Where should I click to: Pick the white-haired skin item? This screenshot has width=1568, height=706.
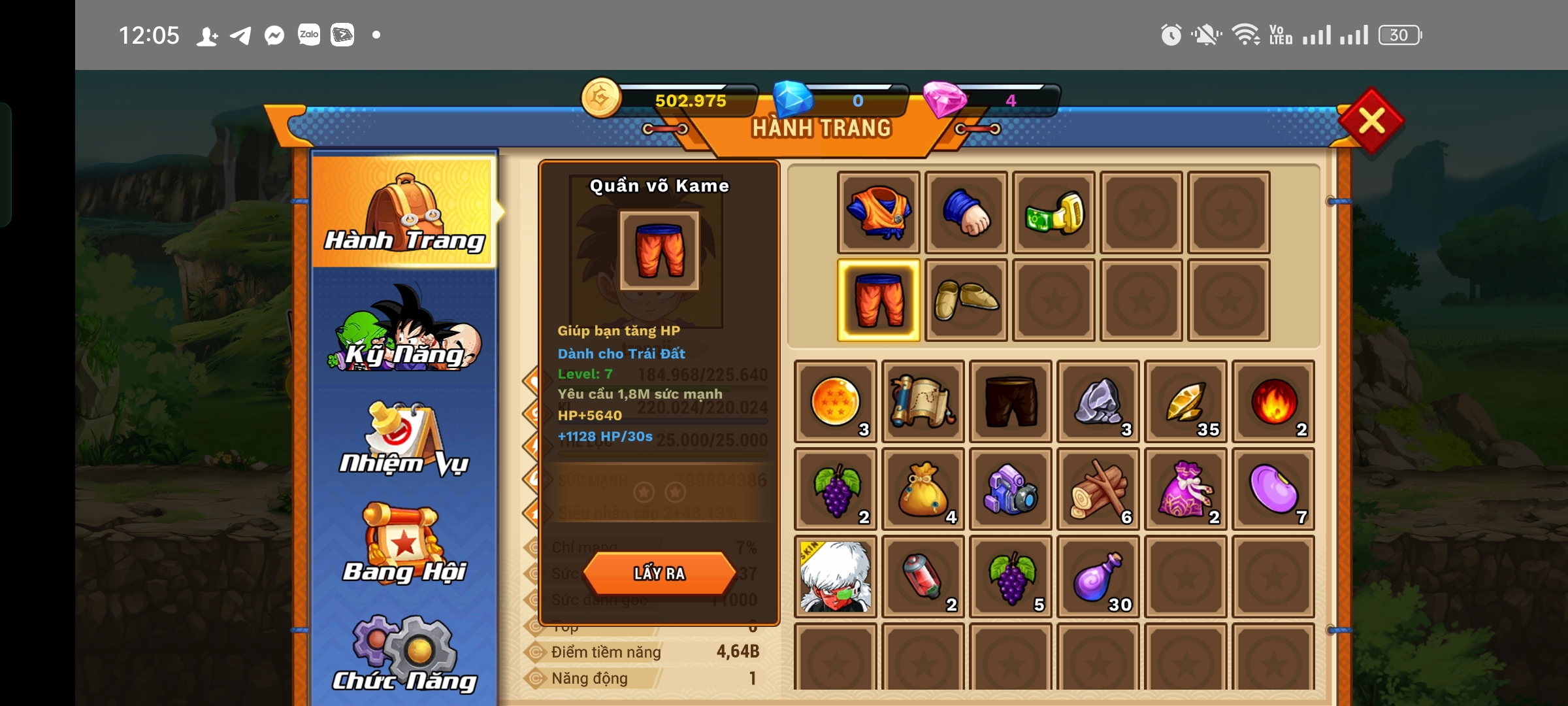click(x=835, y=577)
